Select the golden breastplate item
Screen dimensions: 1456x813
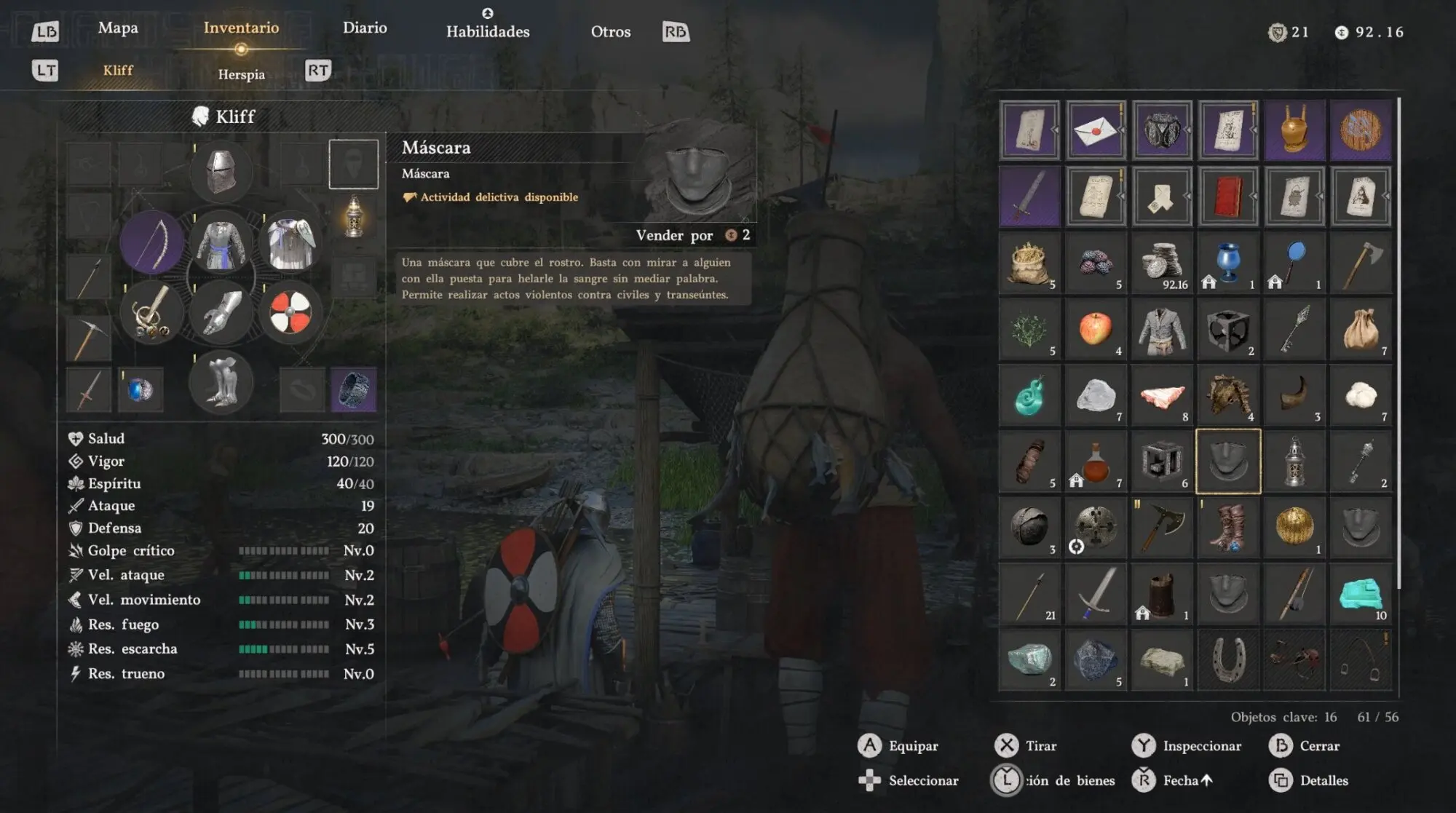(x=1294, y=131)
